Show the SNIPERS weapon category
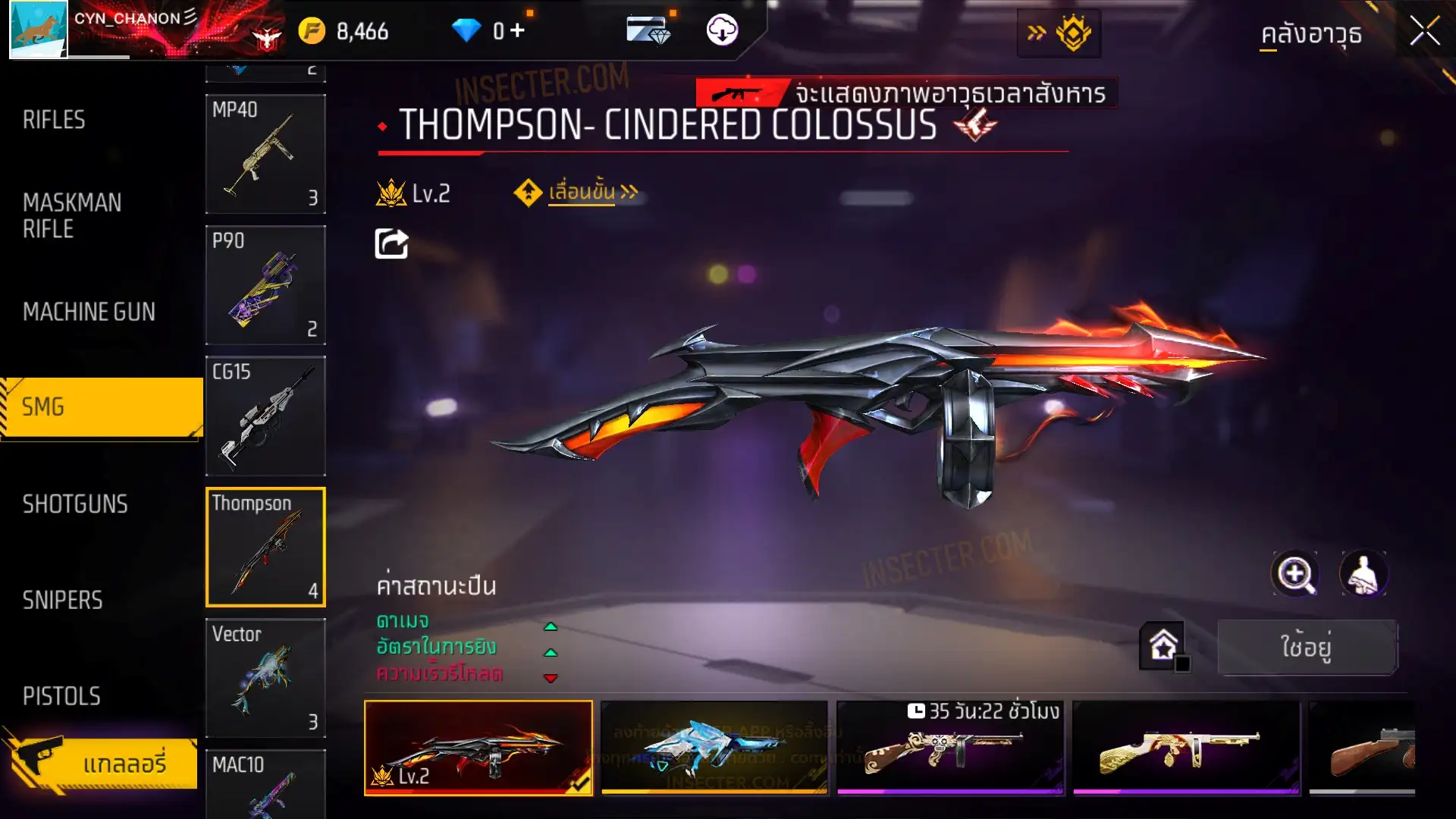 [62, 601]
